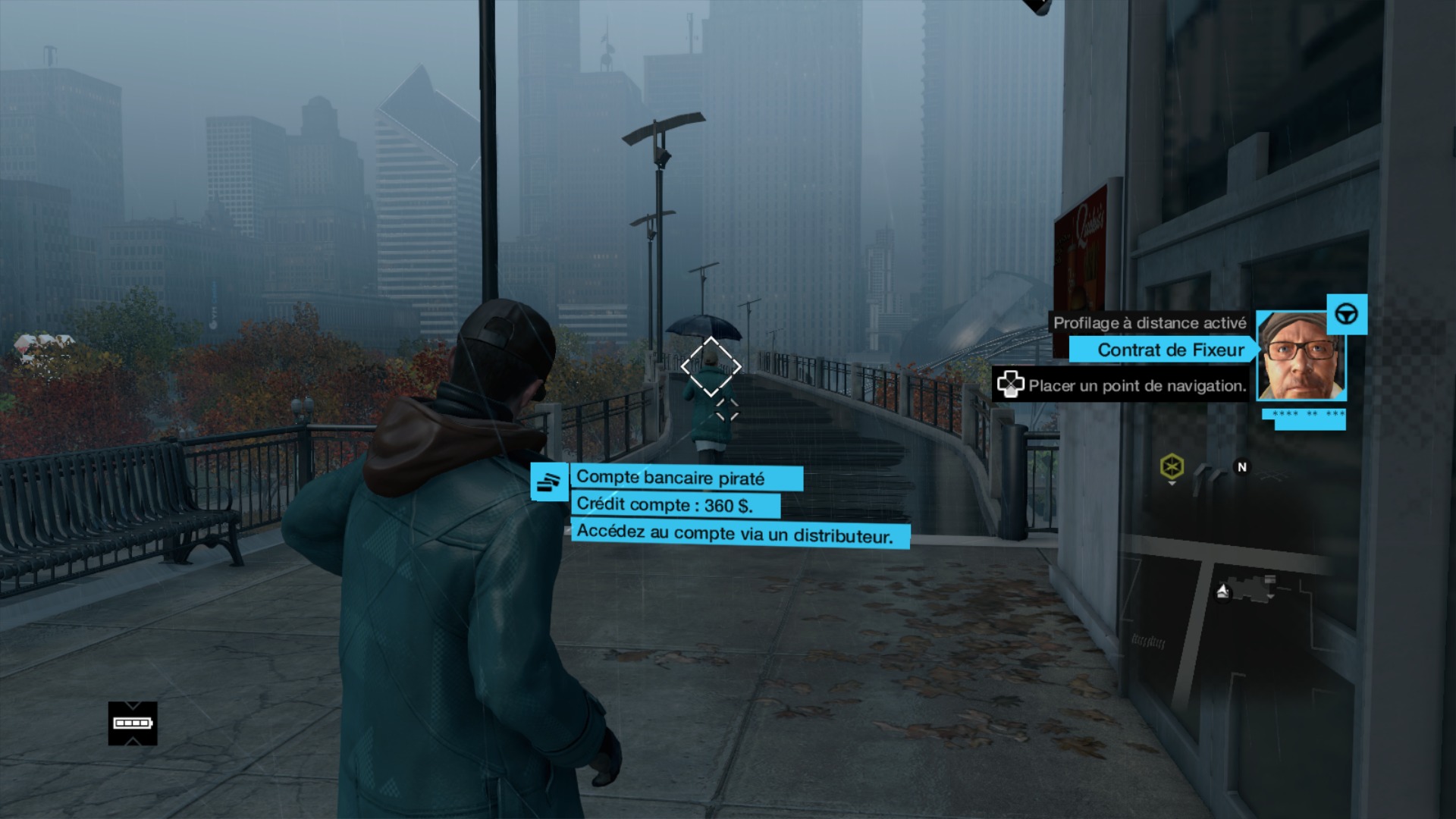The width and height of the screenshot is (1456, 819).
Task: Select the phone battery icon
Action: pyautogui.click(x=133, y=723)
